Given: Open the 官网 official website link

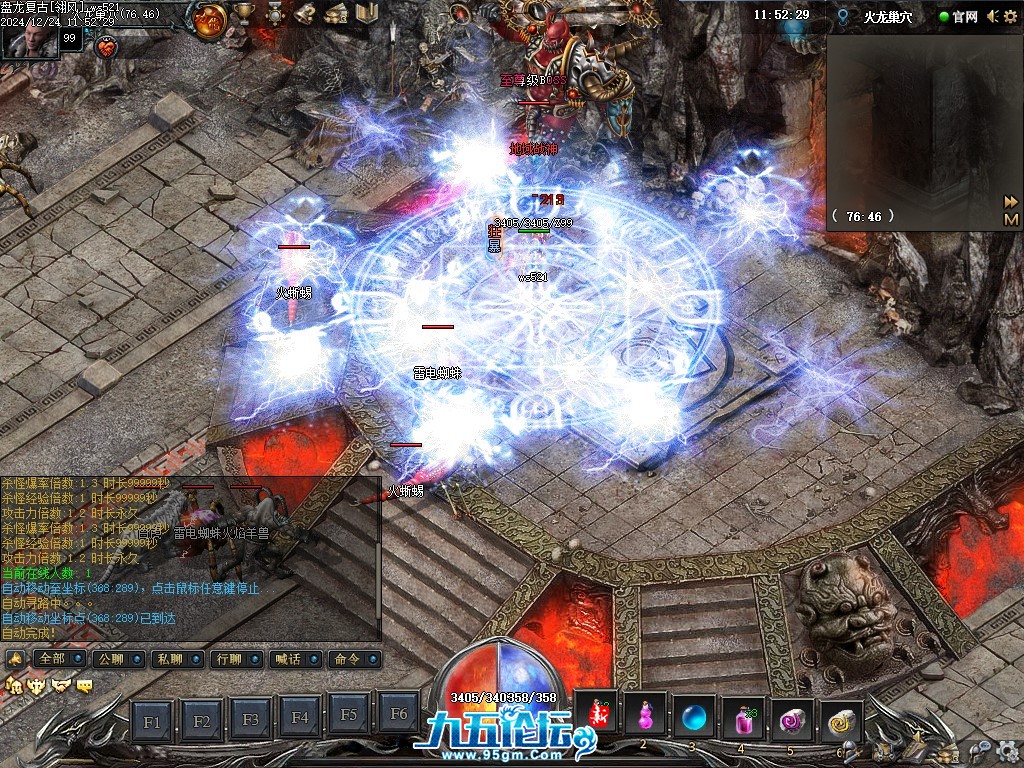Looking at the screenshot, I should [x=958, y=16].
